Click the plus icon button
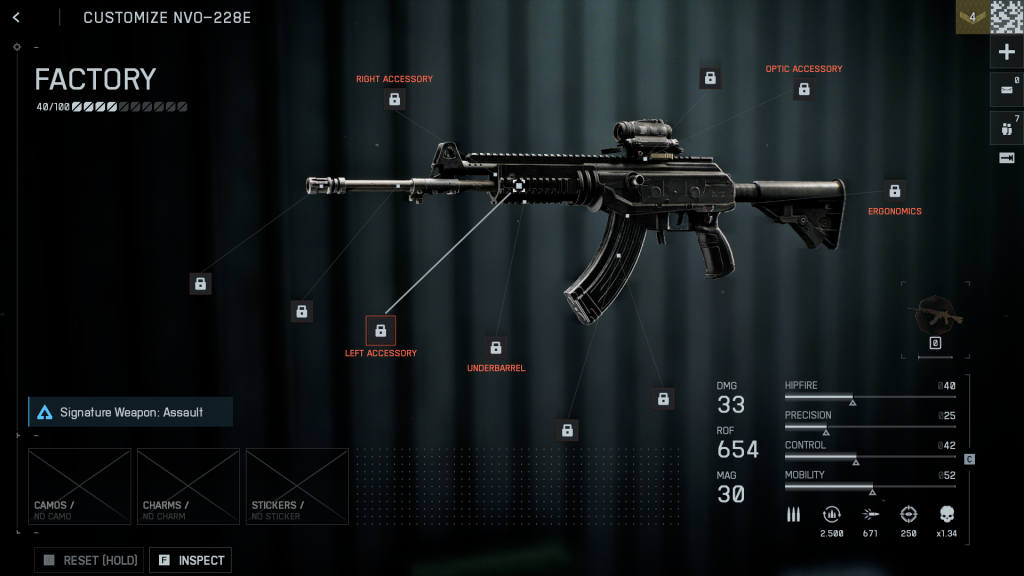Image resolution: width=1024 pixels, height=576 pixels. (1006, 53)
